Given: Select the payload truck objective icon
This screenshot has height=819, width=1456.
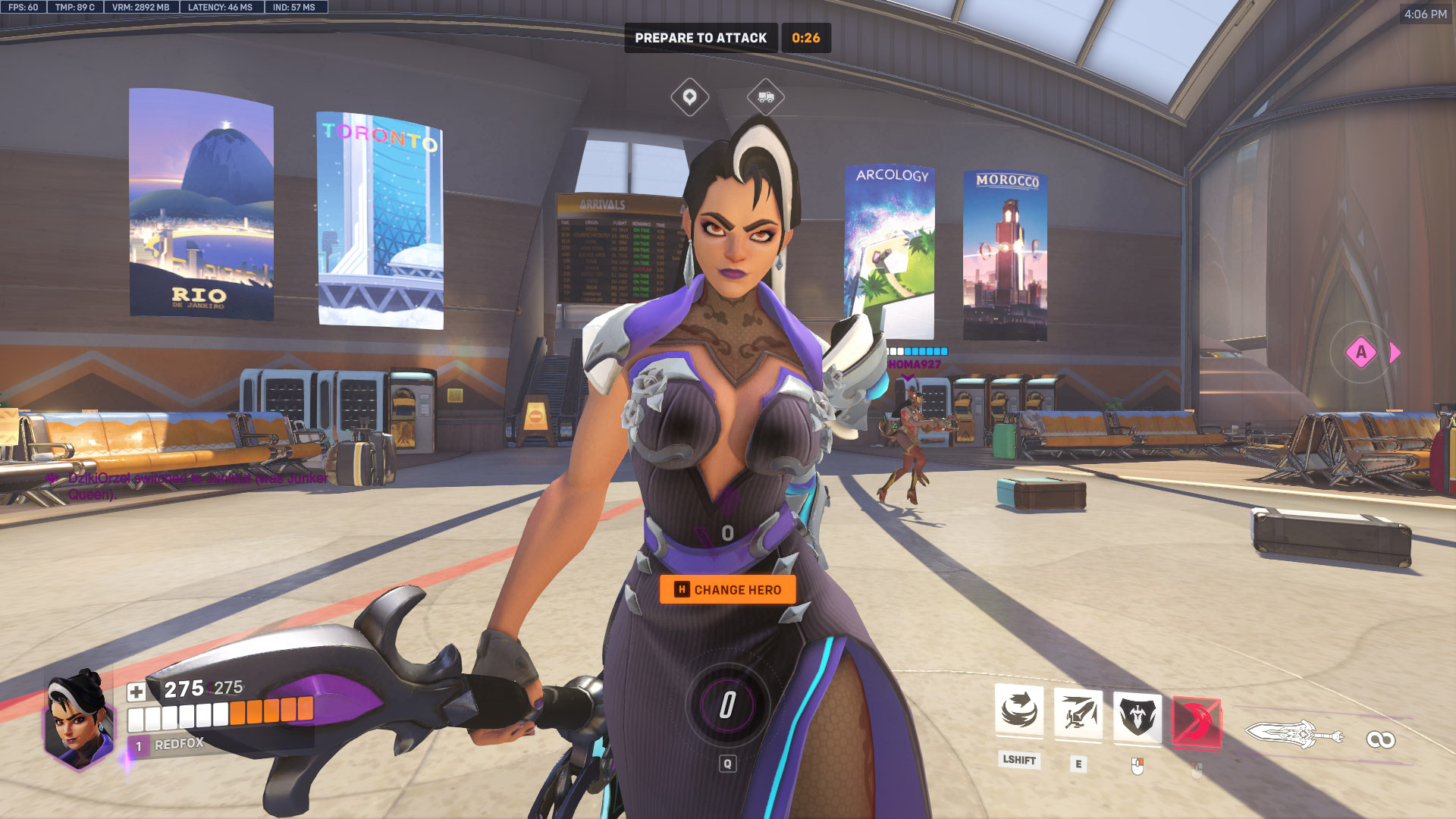Looking at the screenshot, I should (x=765, y=97).
